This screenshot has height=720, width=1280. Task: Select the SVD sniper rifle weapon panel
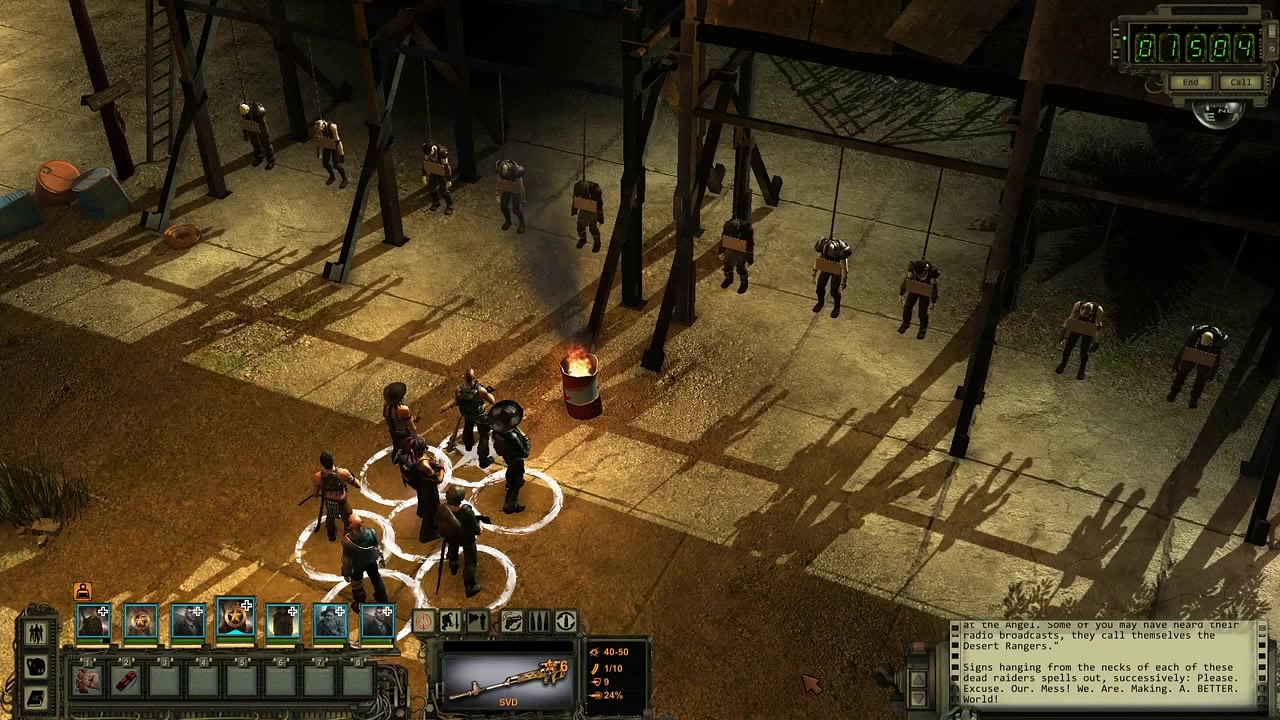coord(508,679)
